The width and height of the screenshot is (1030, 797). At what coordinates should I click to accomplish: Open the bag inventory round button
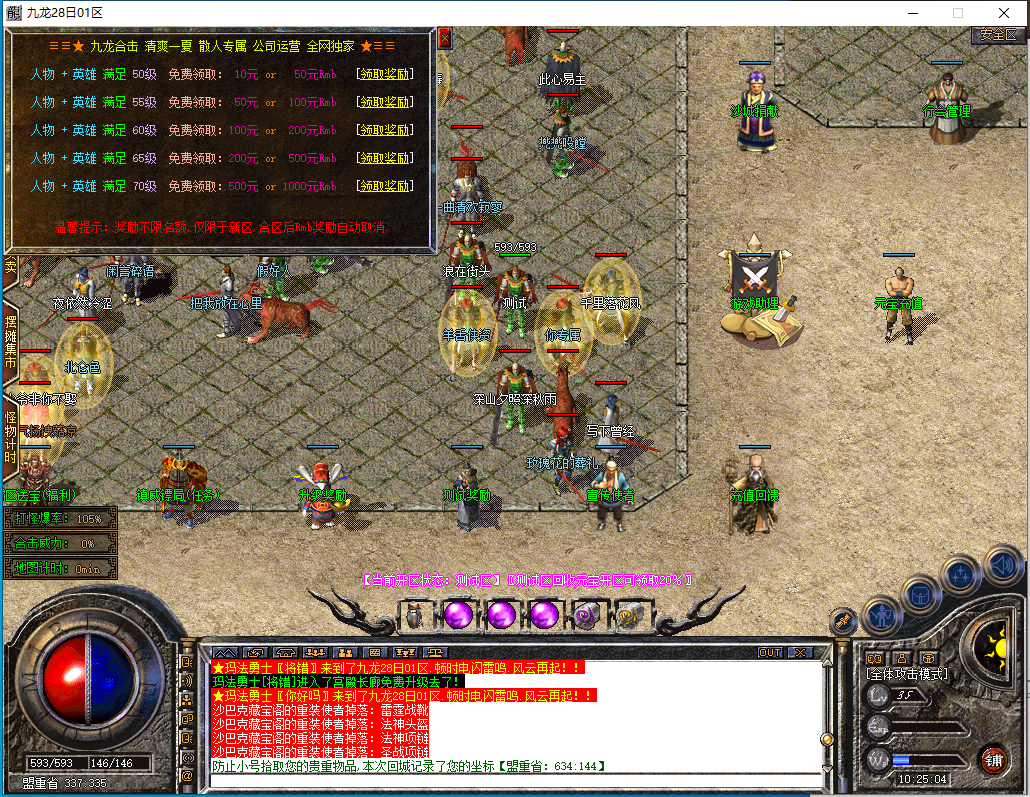pos(921,595)
